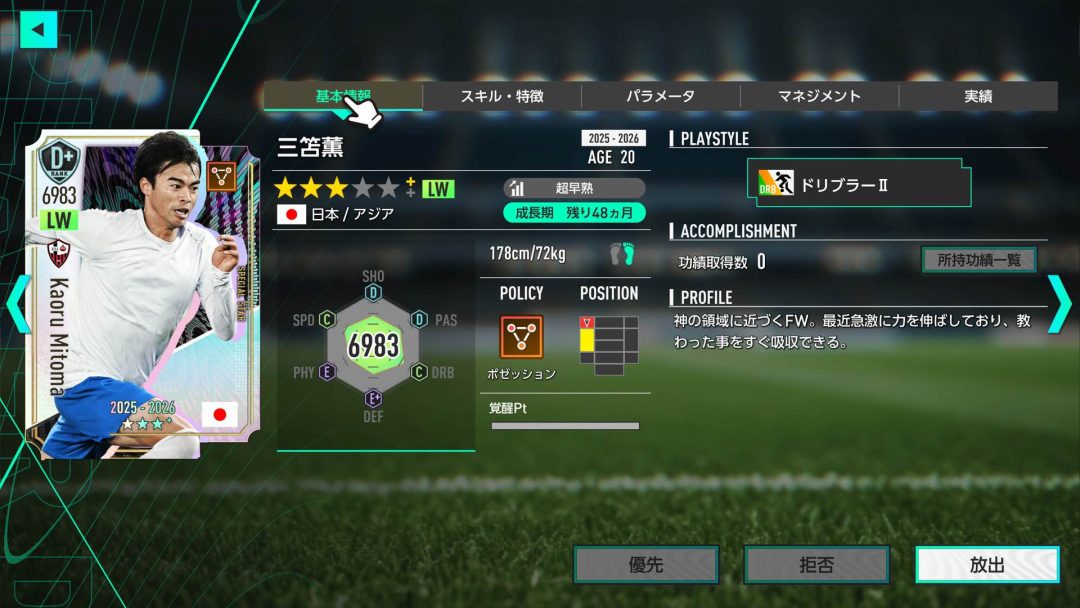
Task: Choose the 拒否 button
Action: tap(816, 565)
